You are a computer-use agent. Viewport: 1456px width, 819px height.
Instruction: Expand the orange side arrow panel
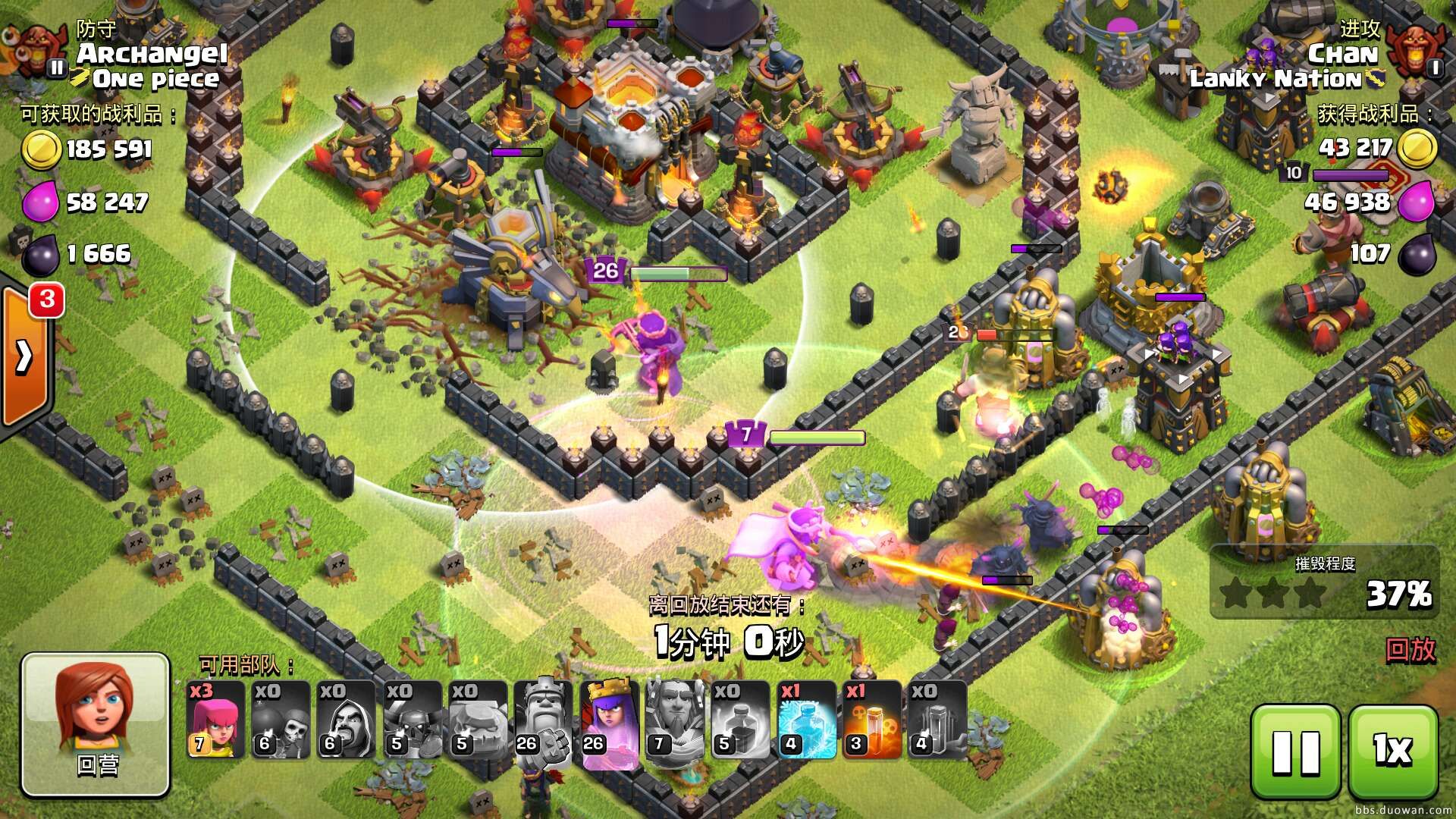point(24,356)
